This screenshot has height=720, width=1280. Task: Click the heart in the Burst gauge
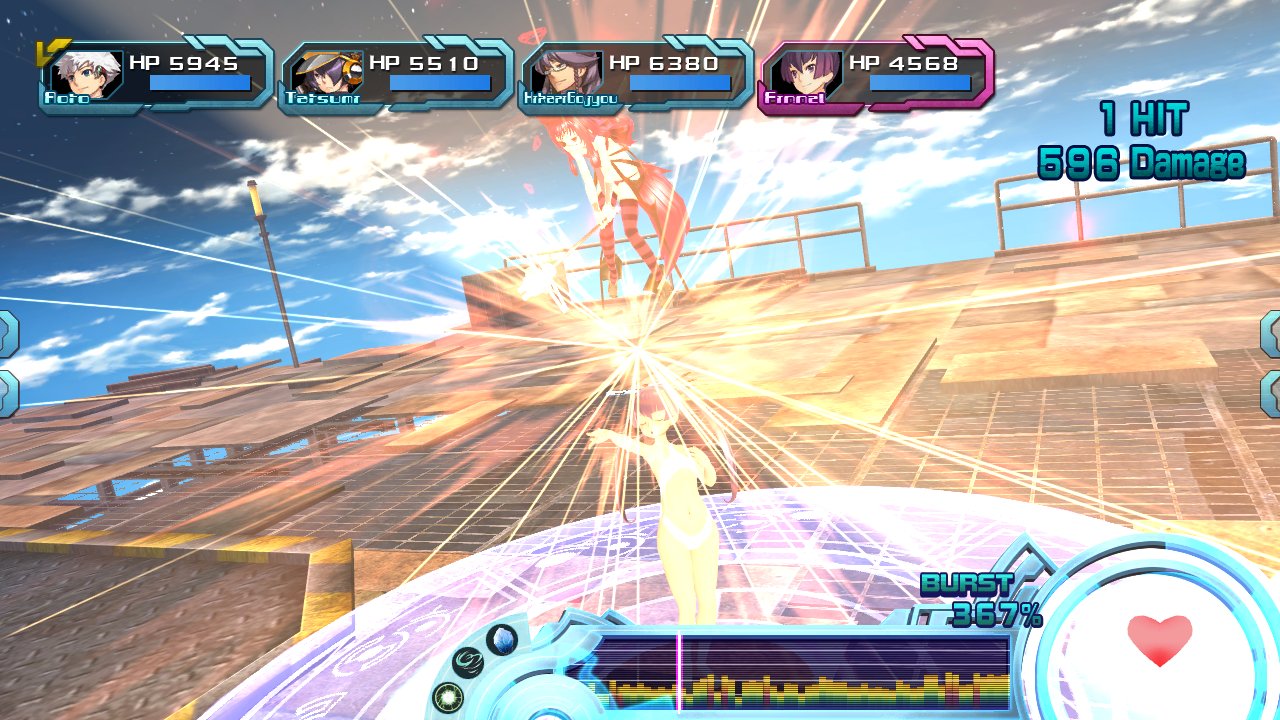(x=1159, y=640)
